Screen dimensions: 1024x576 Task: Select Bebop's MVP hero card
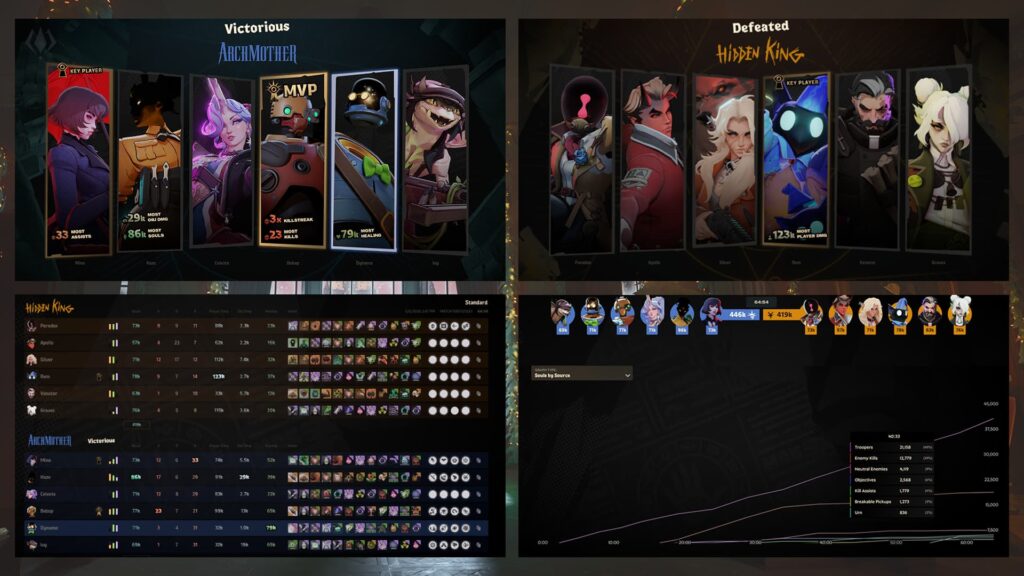(x=293, y=159)
